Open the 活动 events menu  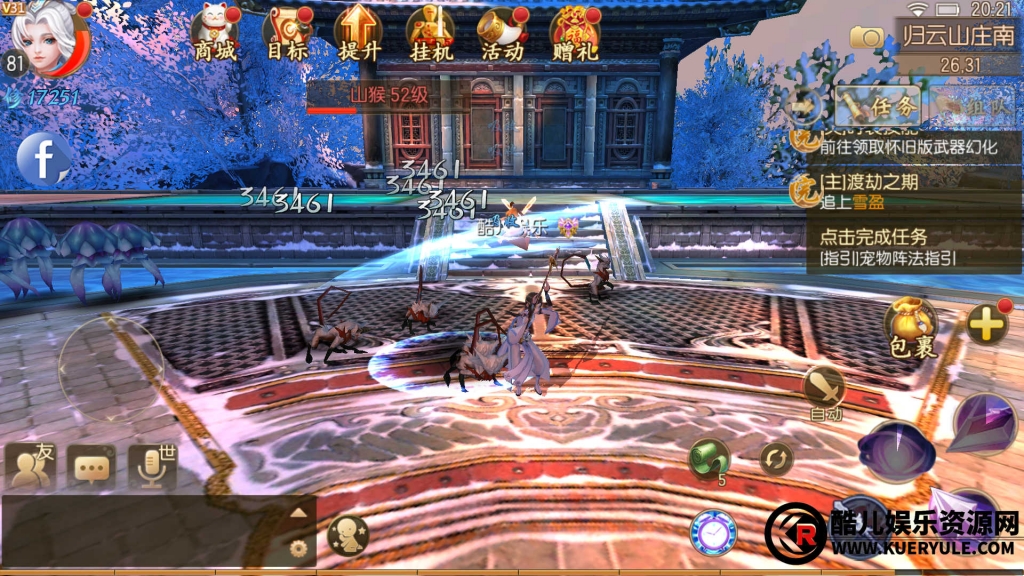(501, 33)
